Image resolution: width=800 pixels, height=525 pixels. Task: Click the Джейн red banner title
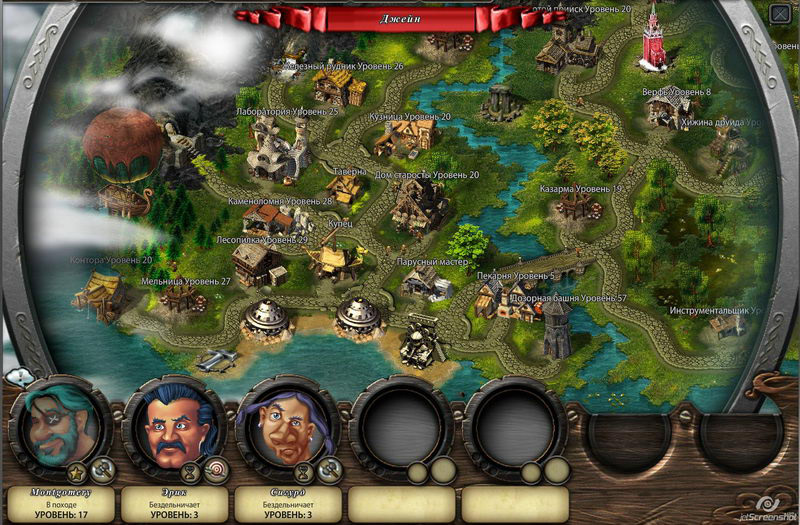click(x=400, y=17)
